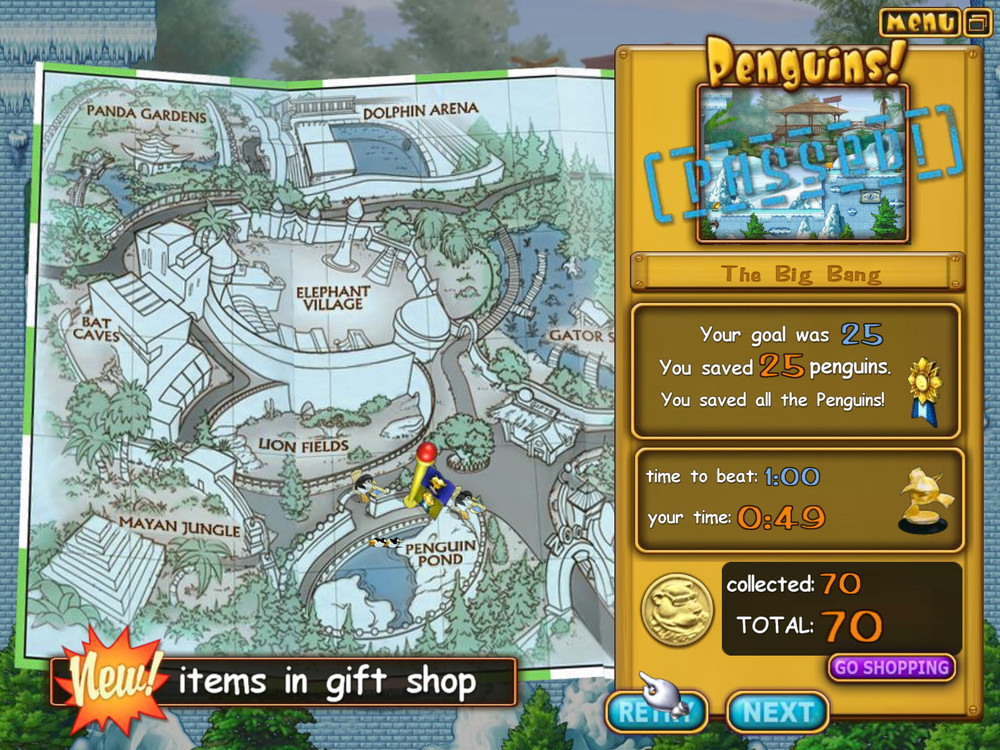The width and height of the screenshot is (1000, 750).
Task: Open the Menu button
Action: (920, 22)
